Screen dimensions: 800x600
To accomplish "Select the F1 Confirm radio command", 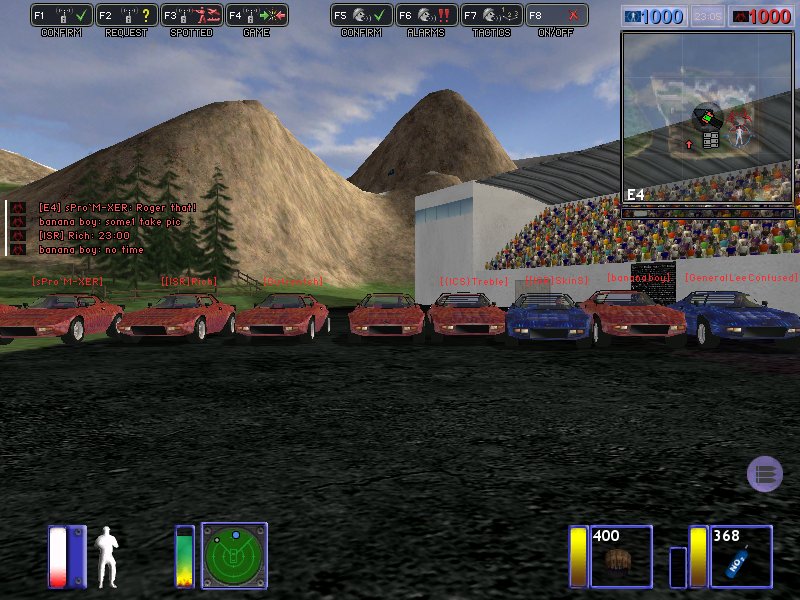I will pyautogui.click(x=61, y=16).
